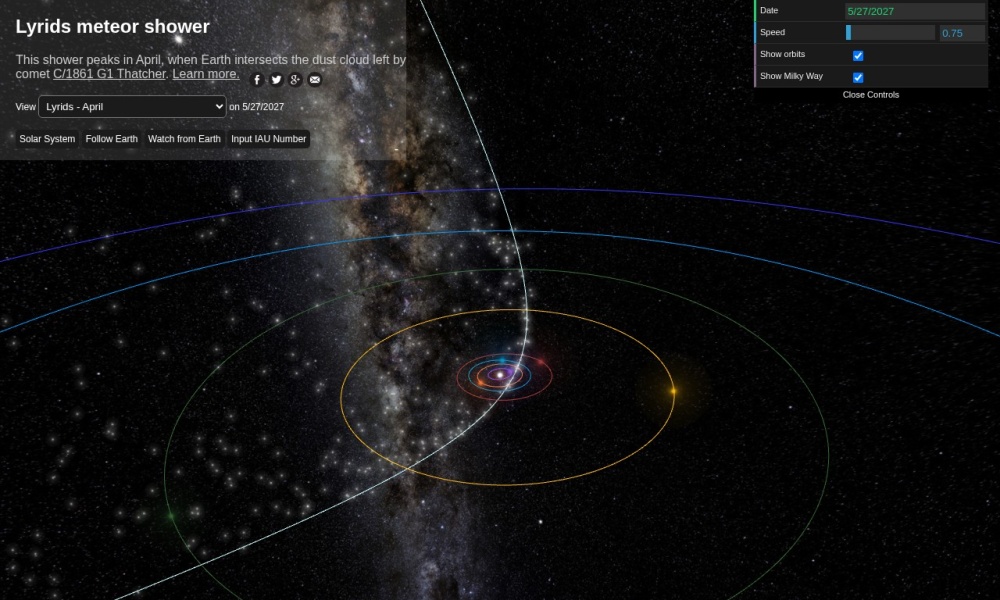1000x600 pixels.
Task: Activate the Follow Earth view
Action: (112, 139)
